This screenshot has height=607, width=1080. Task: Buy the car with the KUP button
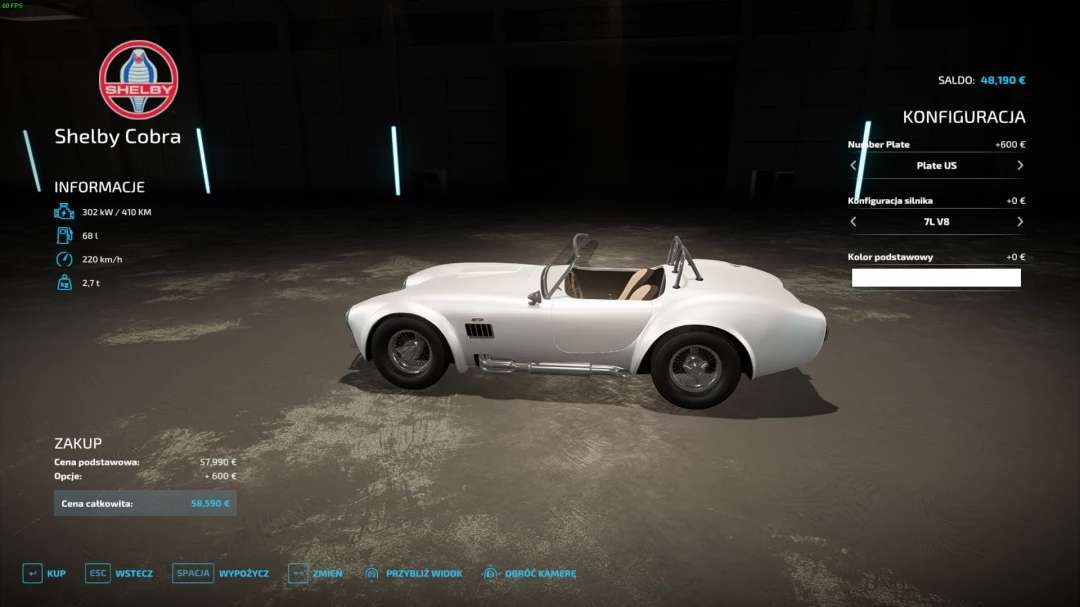[44, 573]
